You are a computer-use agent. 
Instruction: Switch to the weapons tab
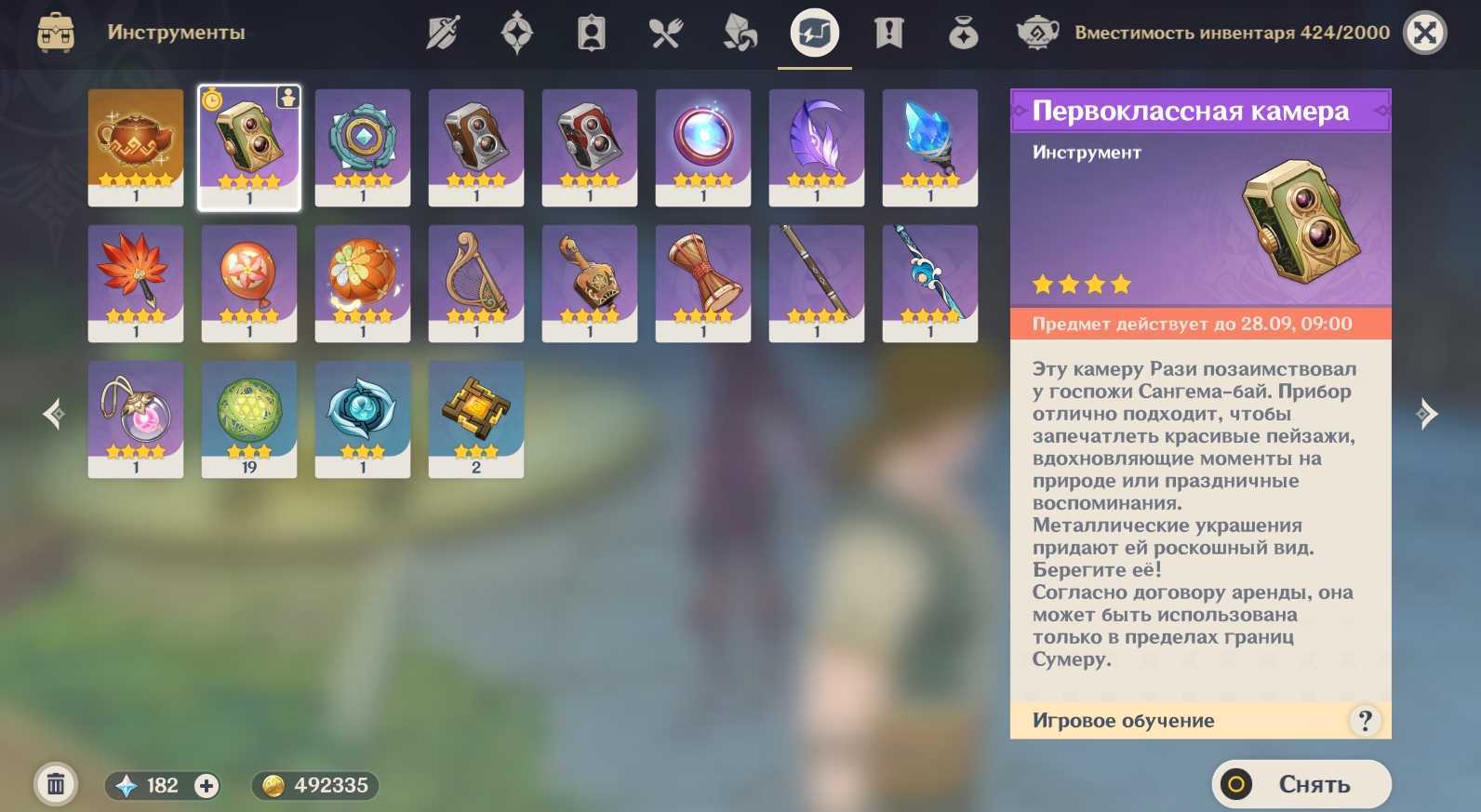443,33
